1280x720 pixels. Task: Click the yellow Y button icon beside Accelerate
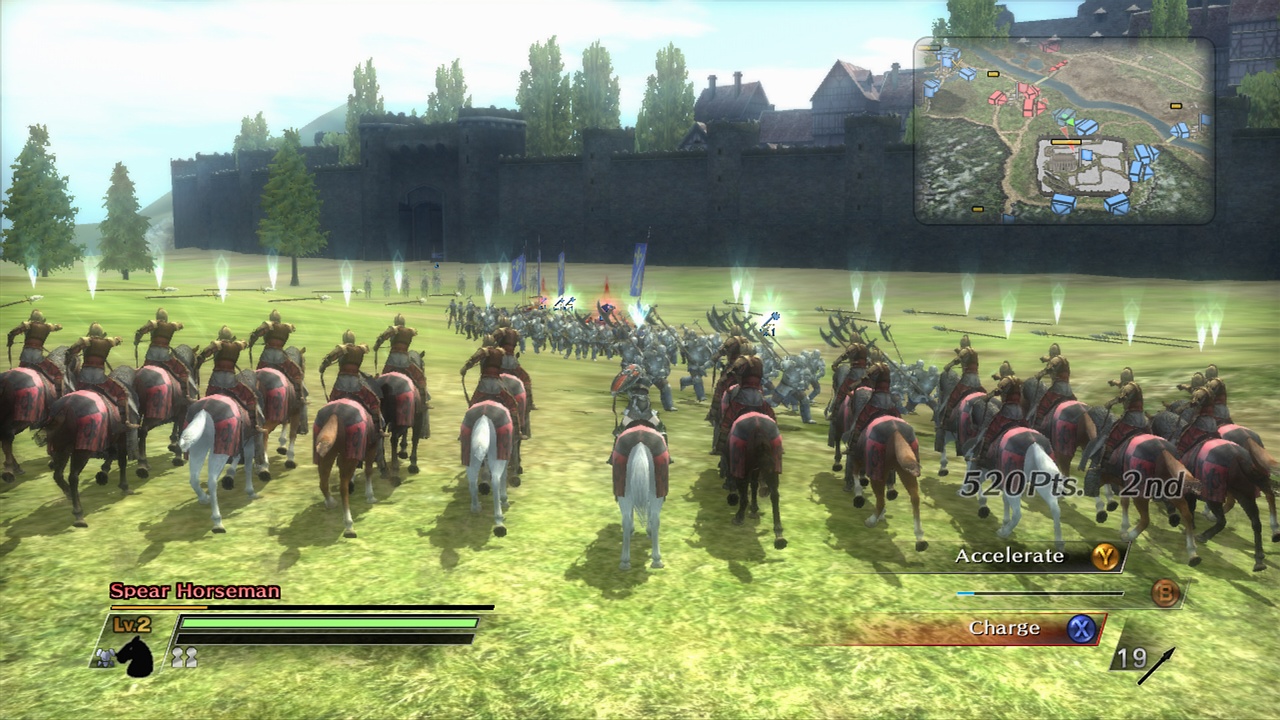[x=1106, y=557]
